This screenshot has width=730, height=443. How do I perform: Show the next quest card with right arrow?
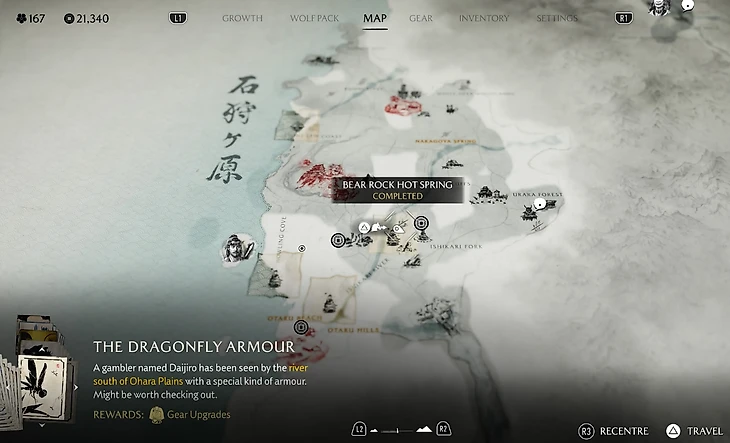tap(78, 386)
